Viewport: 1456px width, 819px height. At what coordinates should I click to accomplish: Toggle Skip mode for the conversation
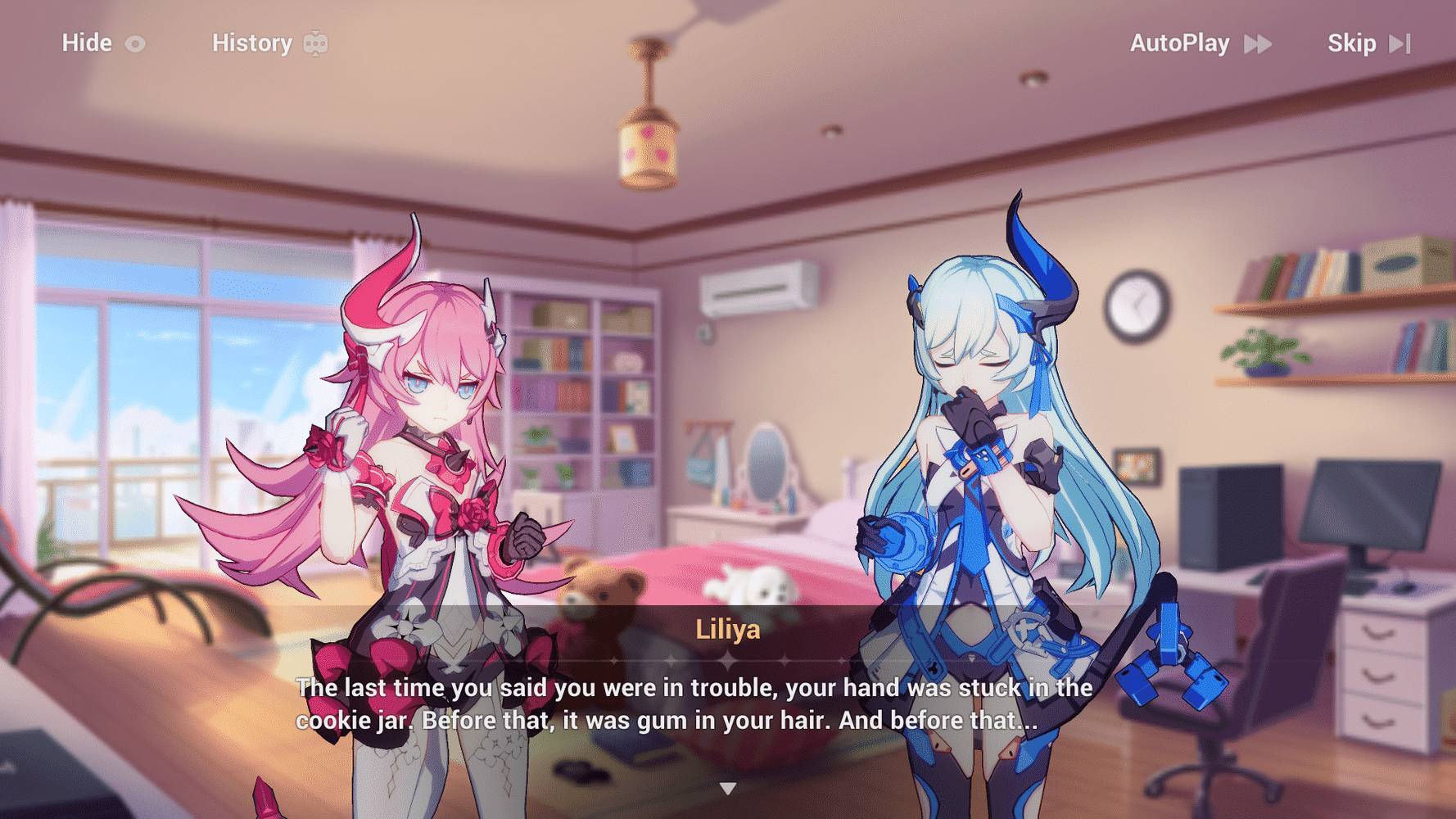tap(1354, 43)
